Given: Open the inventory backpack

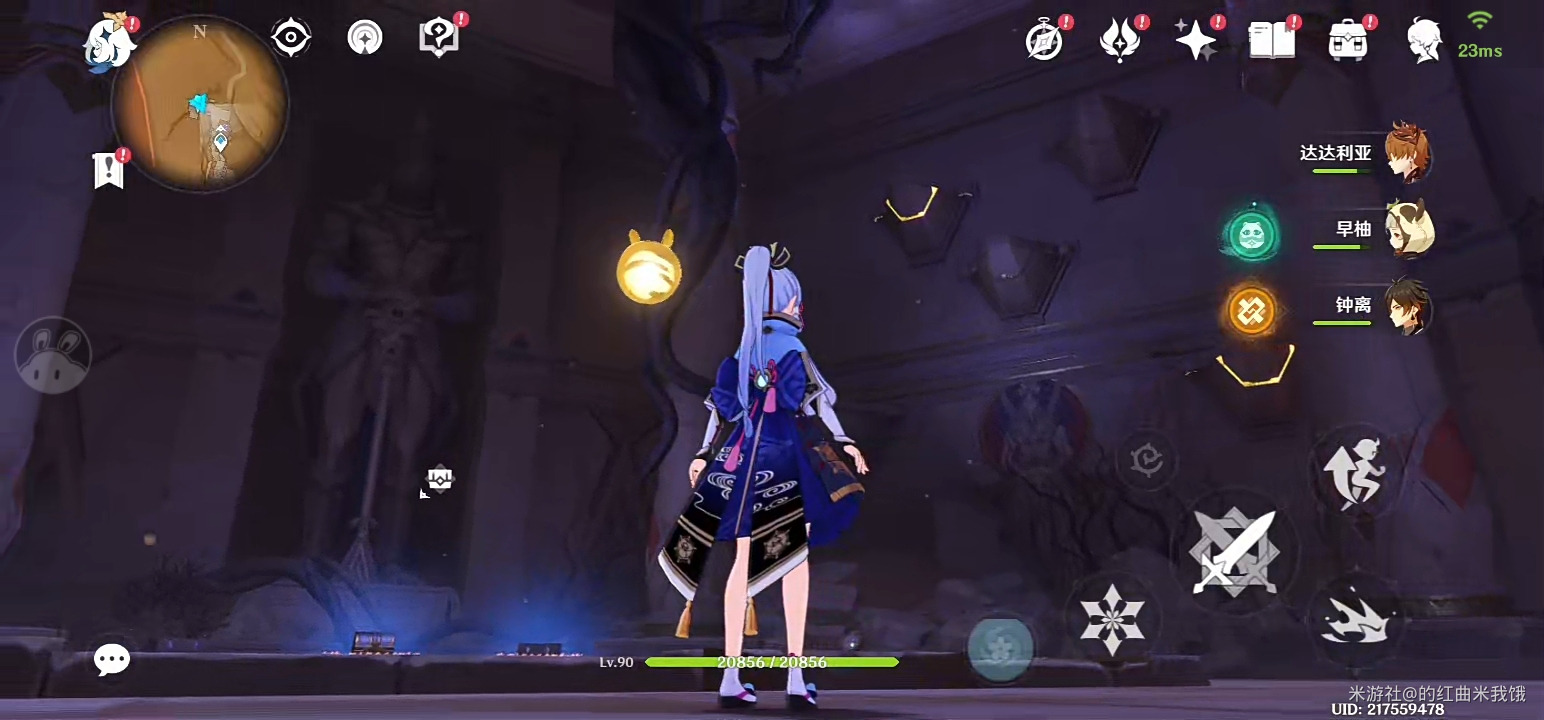Looking at the screenshot, I should pos(1348,41).
